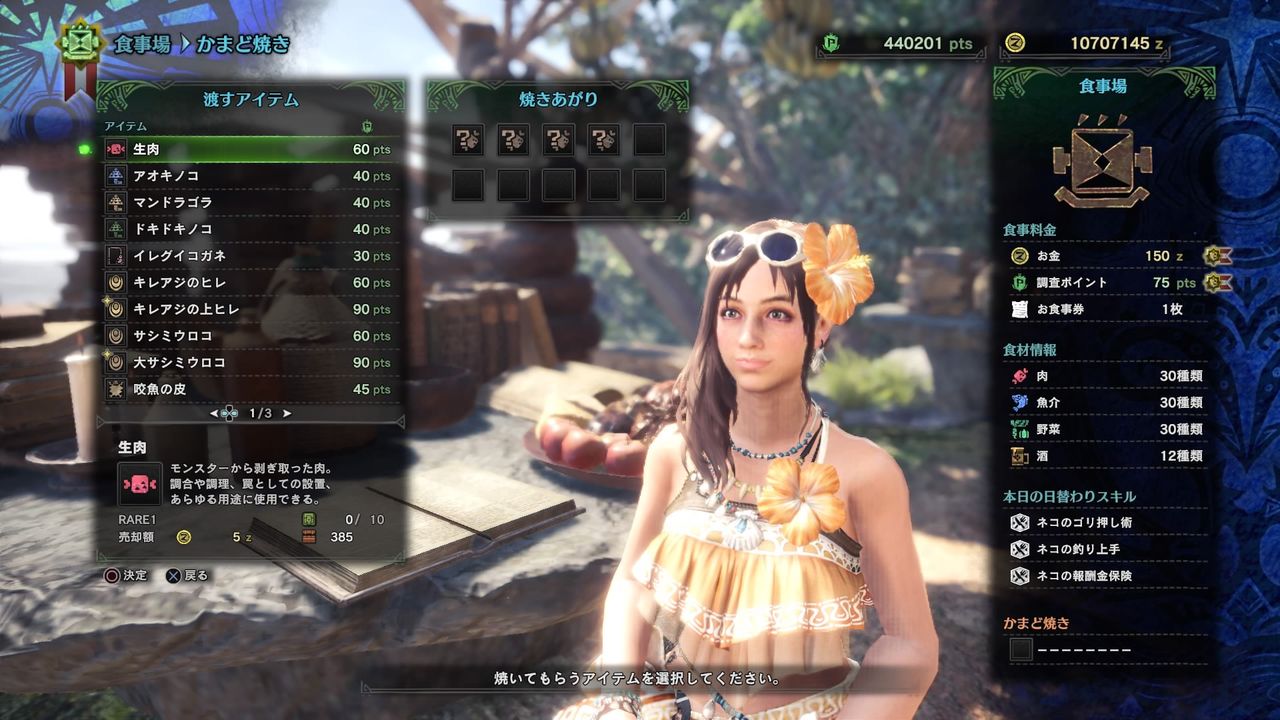
Task: Pick the 咬魚の皮 item
Action: click(x=250, y=389)
